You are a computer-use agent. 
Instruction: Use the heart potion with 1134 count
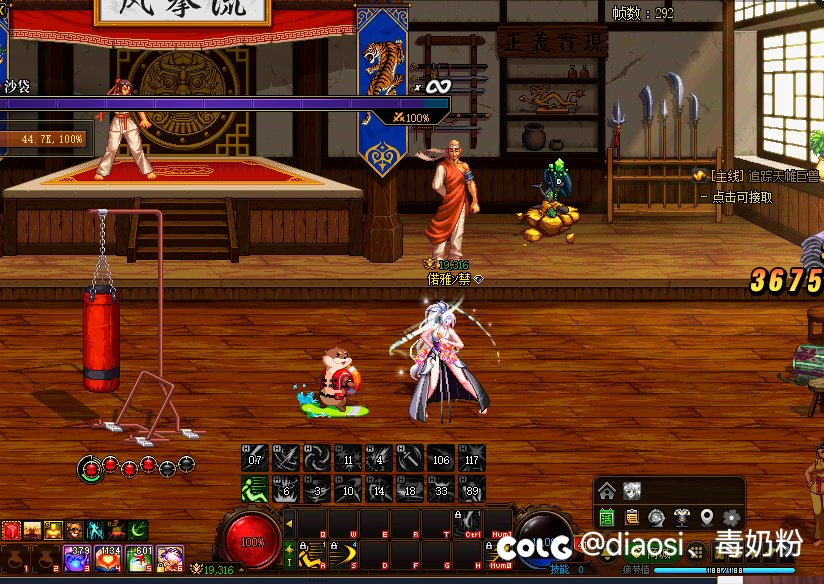point(109,558)
